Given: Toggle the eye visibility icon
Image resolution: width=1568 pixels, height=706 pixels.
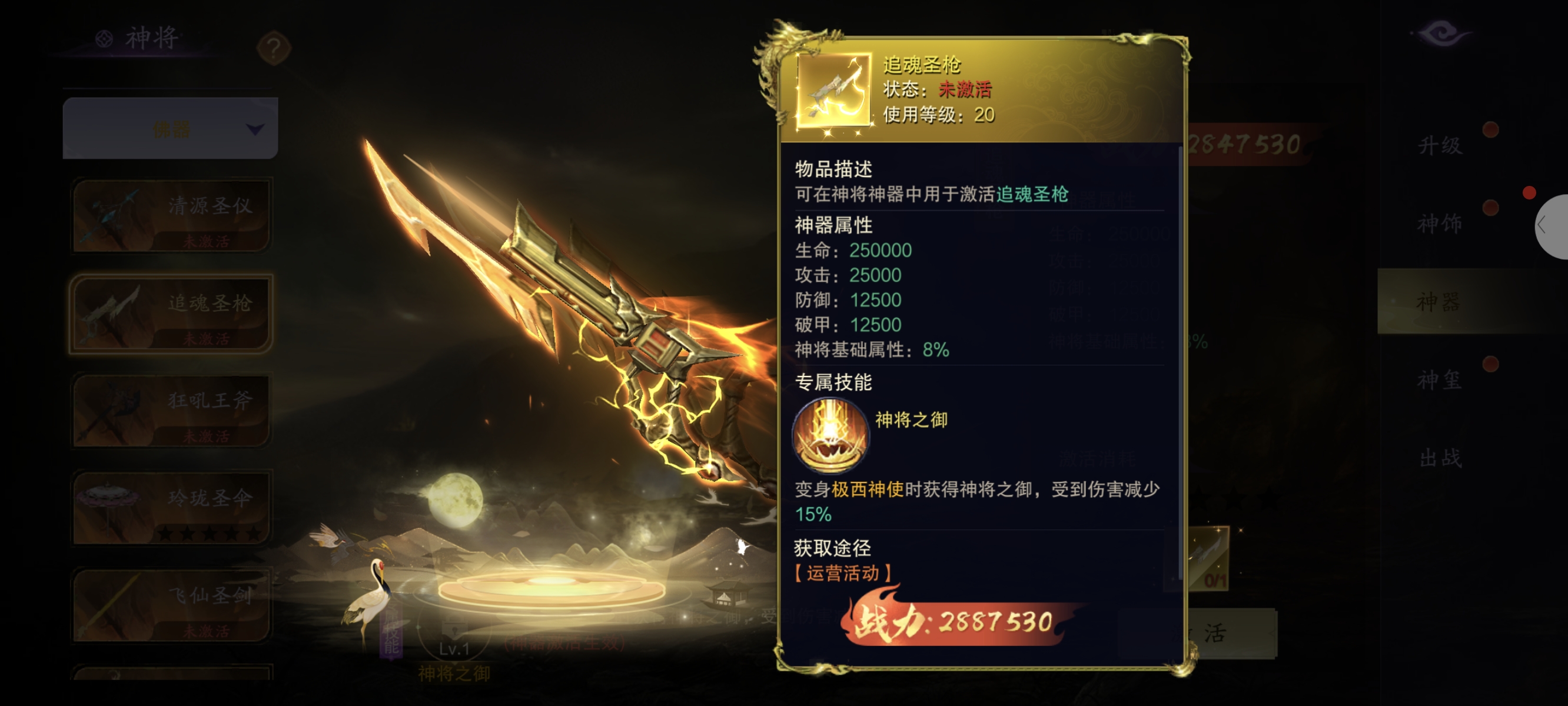Looking at the screenshot, I should point(1441,32).
